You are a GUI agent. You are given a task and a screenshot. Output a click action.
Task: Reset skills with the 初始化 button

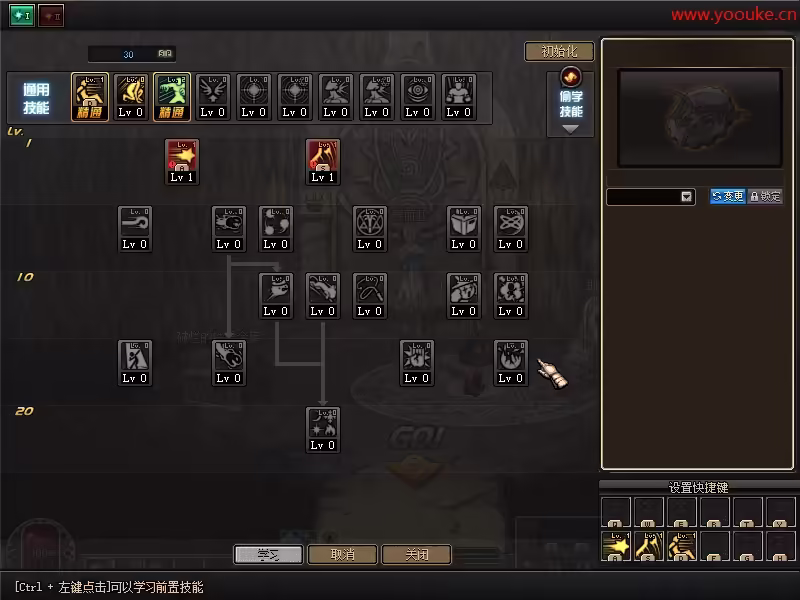(x=559, y=52)
